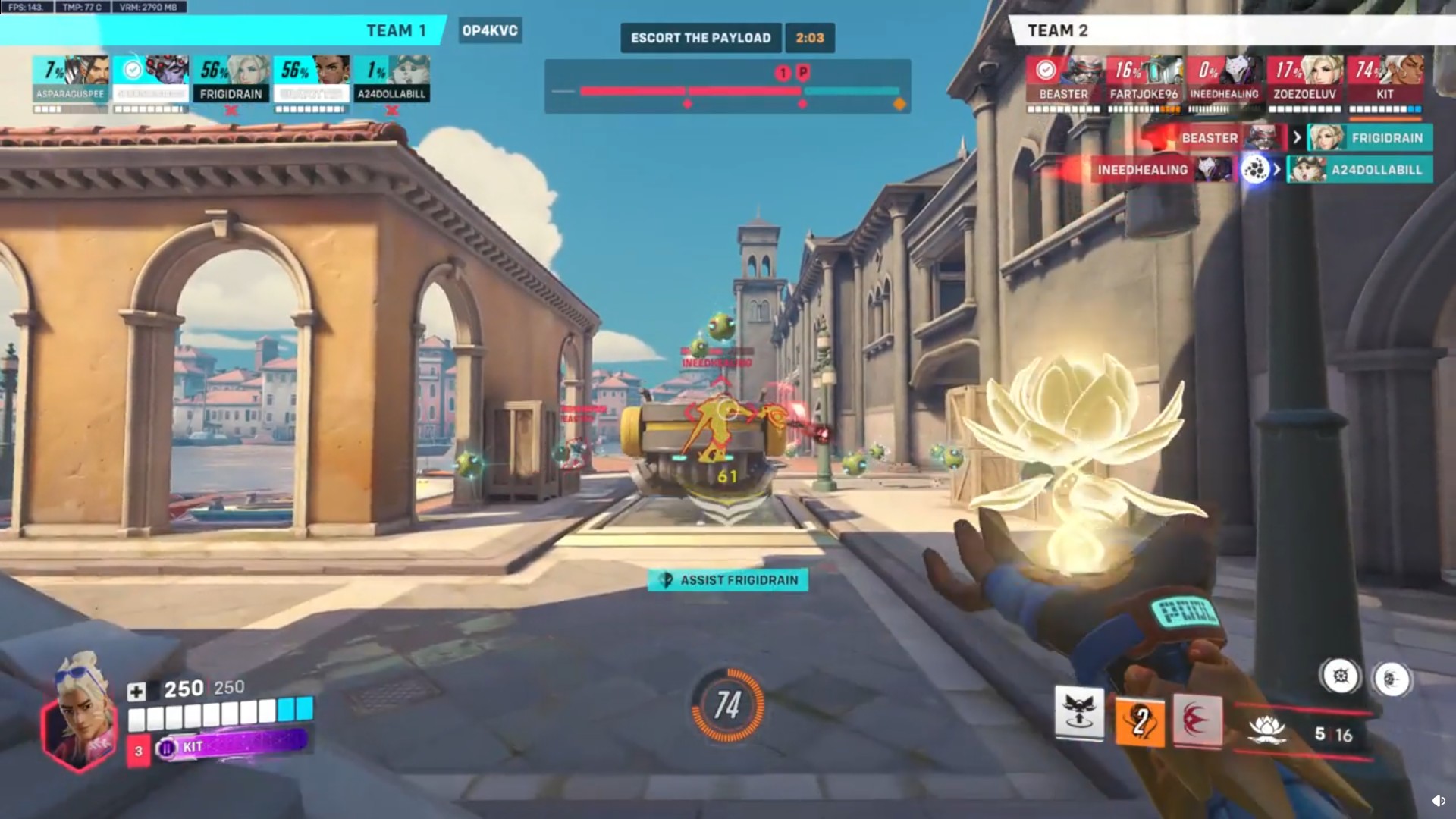The height and width of the screenshot is (819, 1456).
Task: Select the TEAM 1 header banner
Action: pyautogui.click(x=397, y=31)
